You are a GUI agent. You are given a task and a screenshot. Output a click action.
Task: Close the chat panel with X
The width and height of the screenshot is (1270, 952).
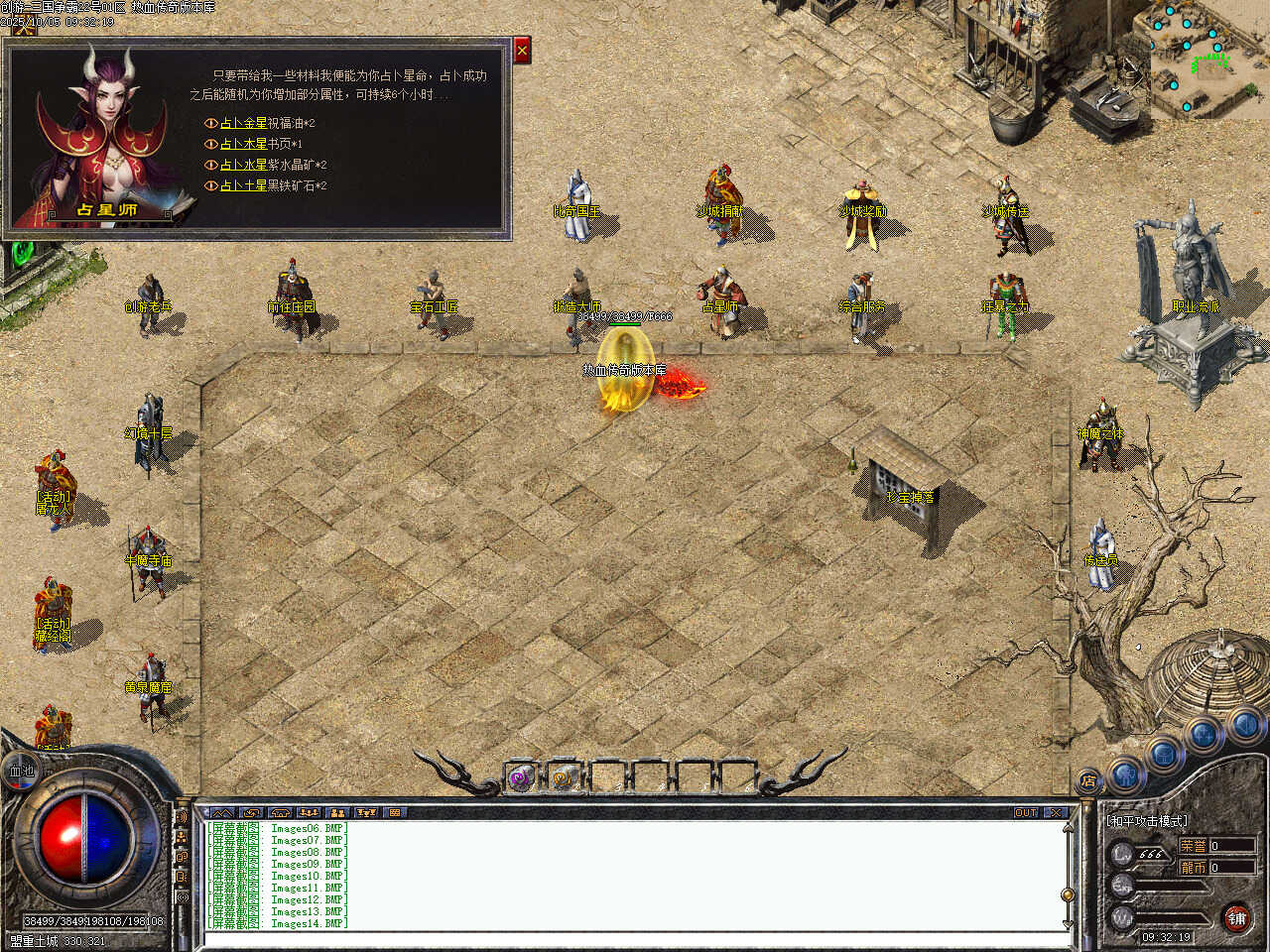tap(1056, 812)
